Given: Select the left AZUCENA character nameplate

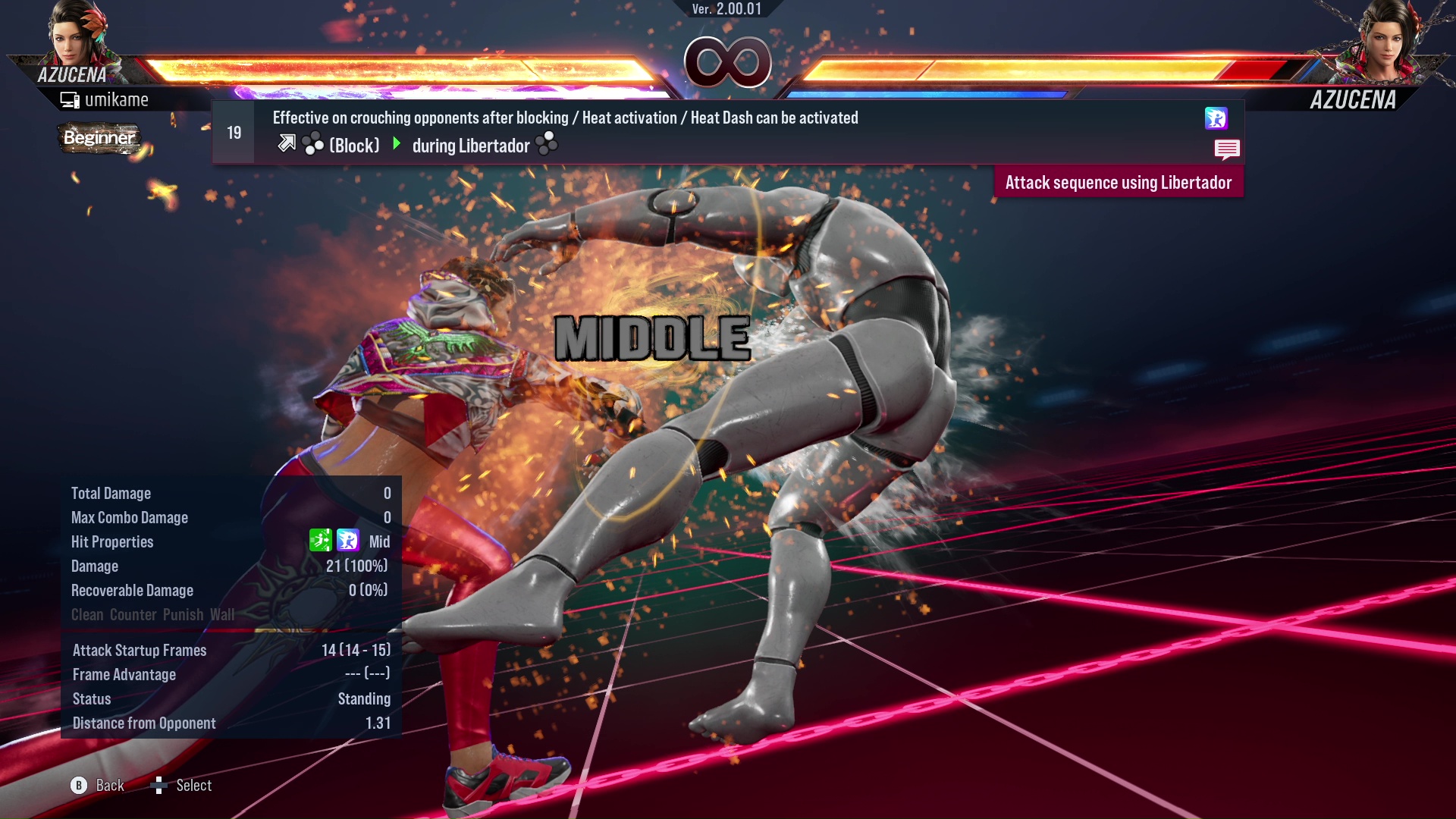Looking at the screenshot, I should (73, 76).
